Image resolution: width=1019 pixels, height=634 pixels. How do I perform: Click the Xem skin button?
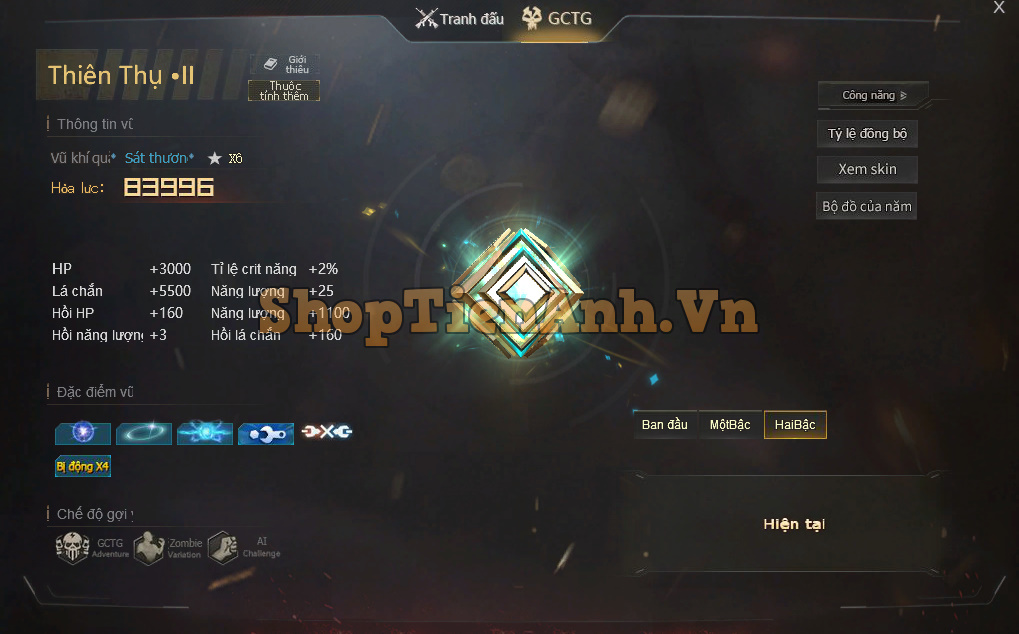(867, 169)
